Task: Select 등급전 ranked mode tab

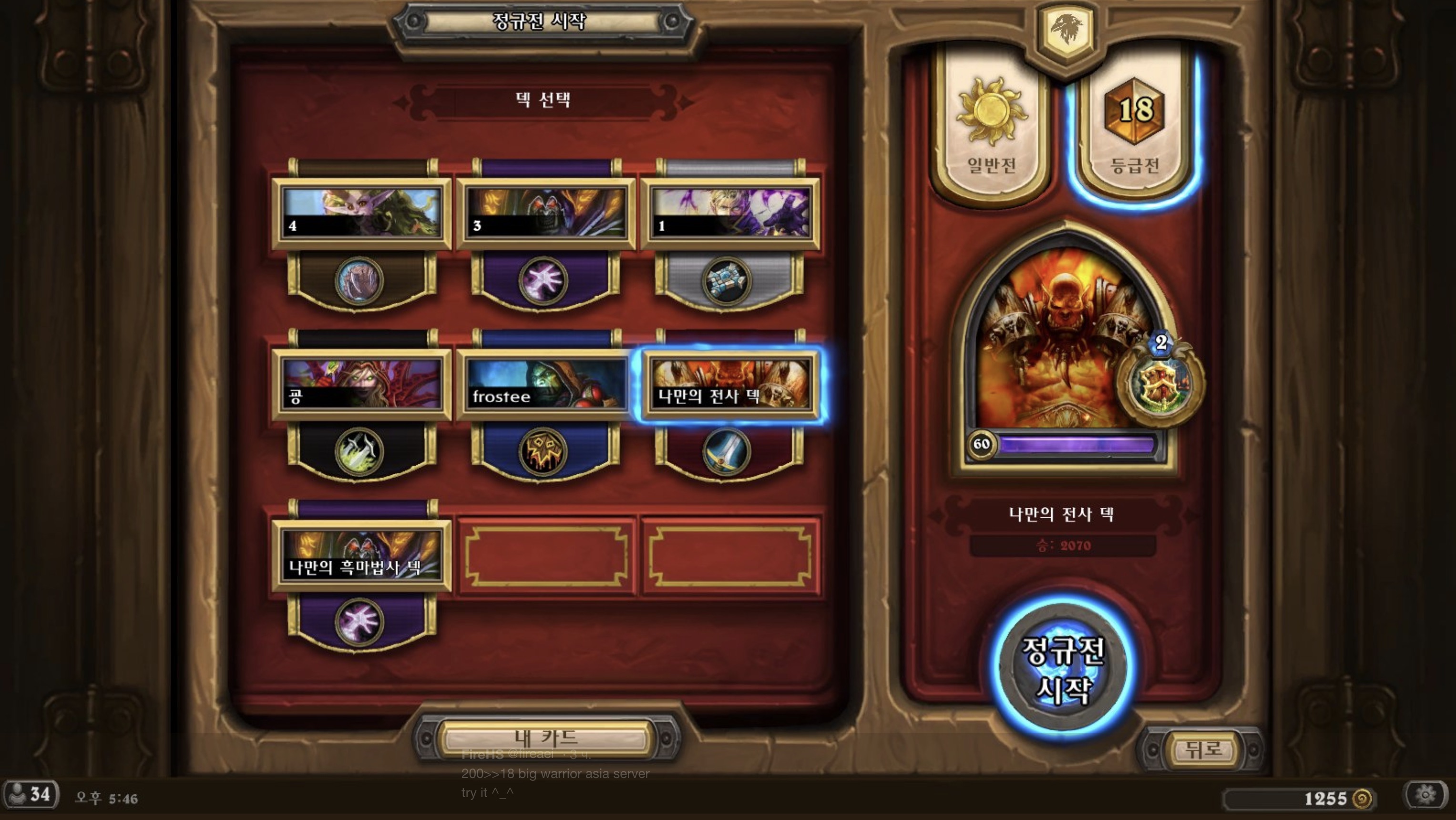Action: pyautogui.click(x=1134, y=124)
